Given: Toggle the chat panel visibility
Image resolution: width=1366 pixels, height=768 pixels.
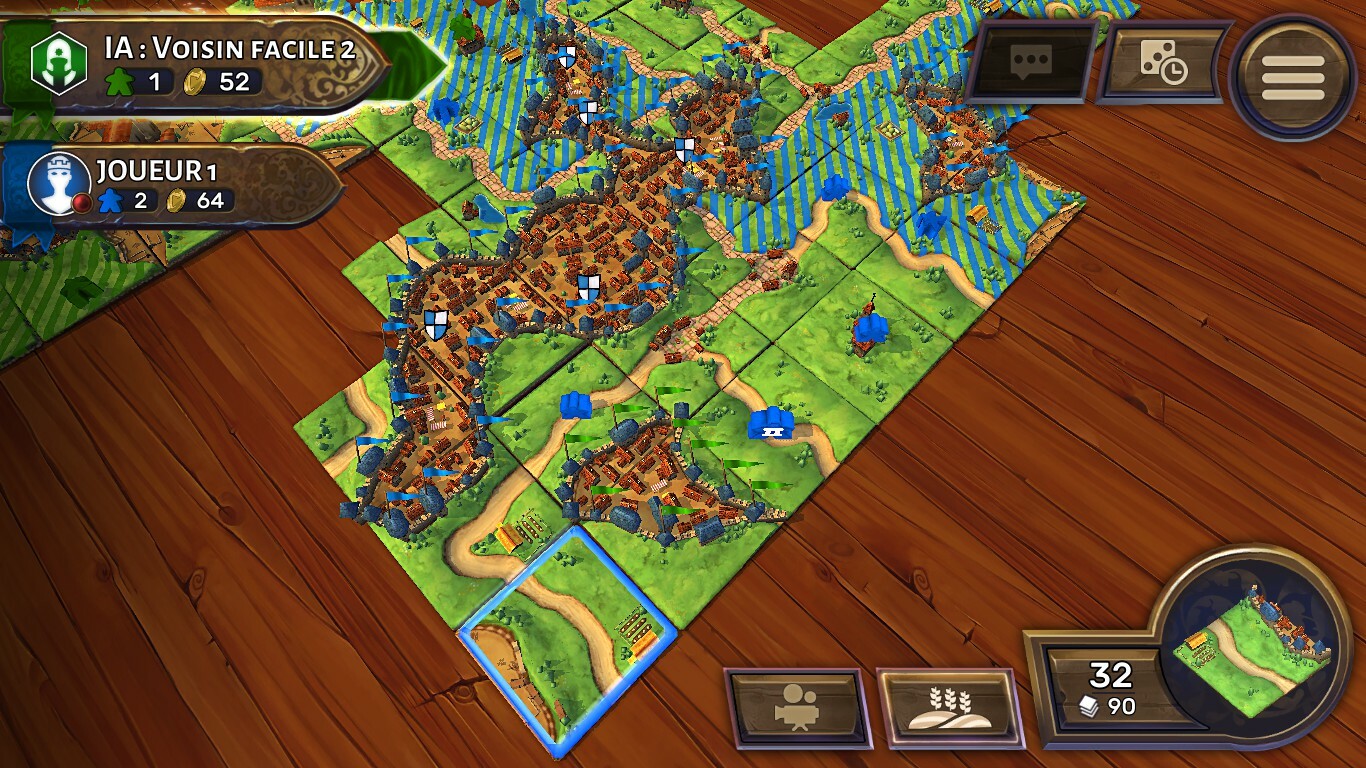Looking at the screenshot, I should coord(1032,63).
